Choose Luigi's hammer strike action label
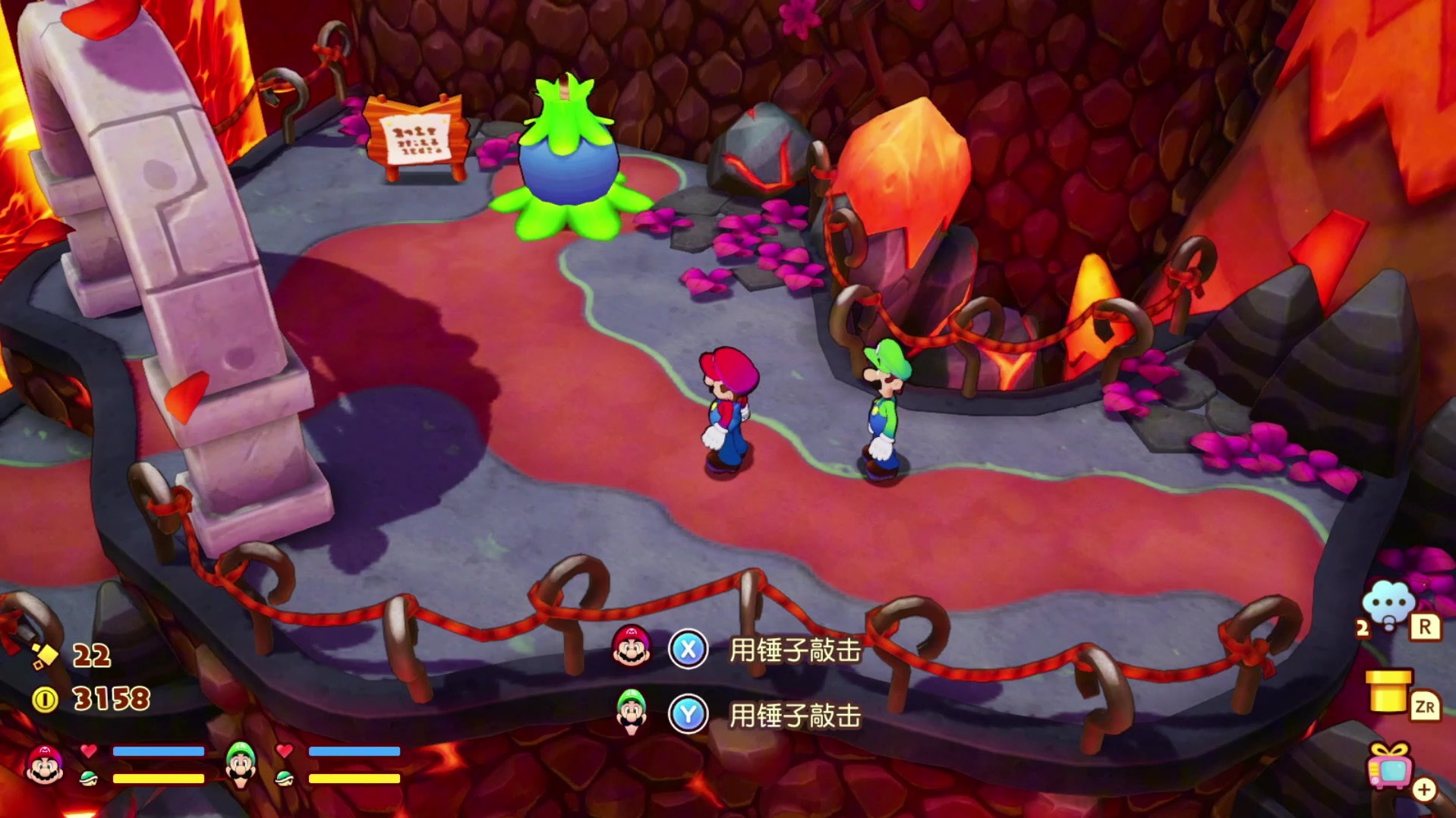 [x=795, y=716]
